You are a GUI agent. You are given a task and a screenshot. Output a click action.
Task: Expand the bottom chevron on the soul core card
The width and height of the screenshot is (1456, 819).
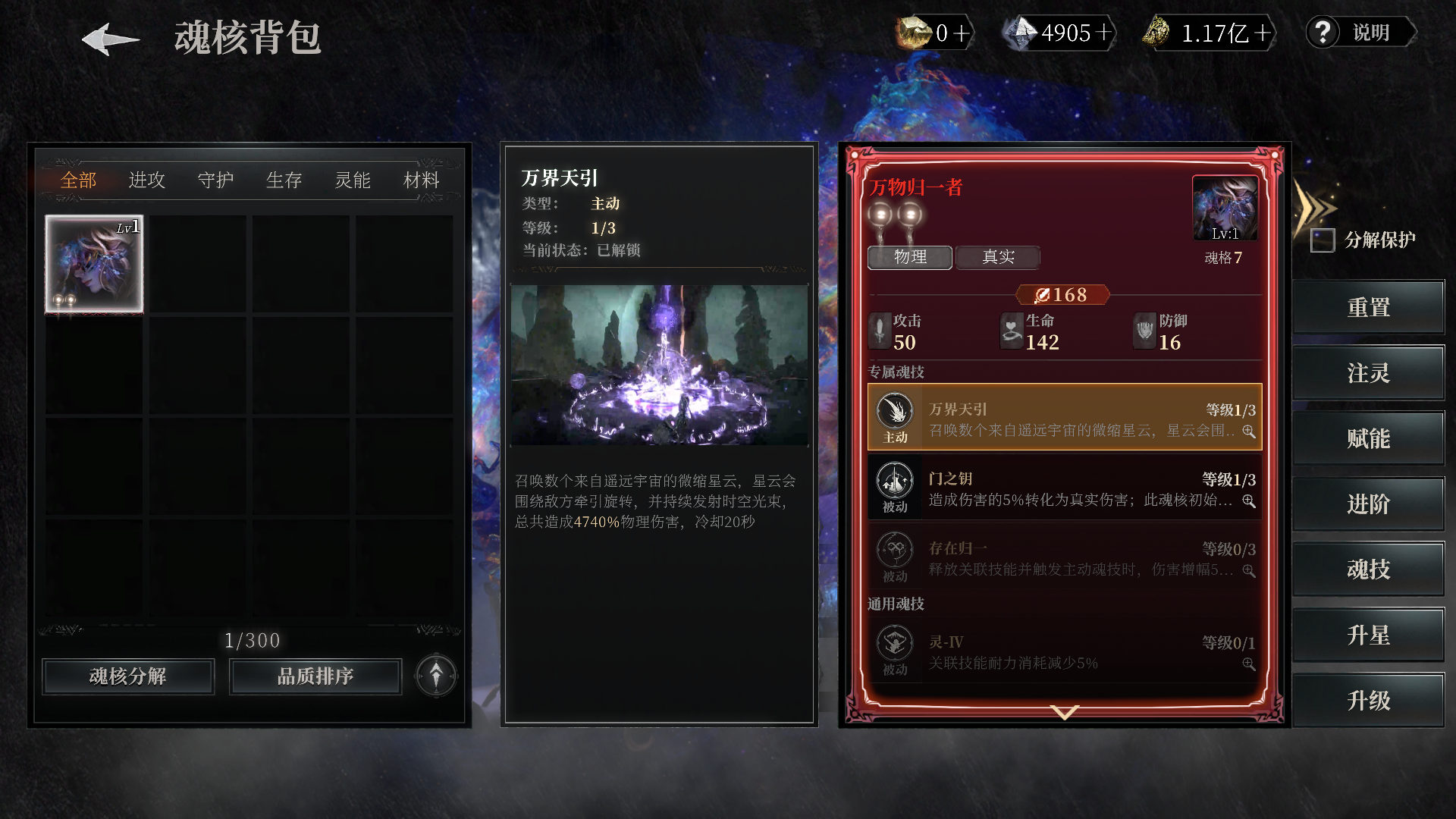(x=1064, y=713)
